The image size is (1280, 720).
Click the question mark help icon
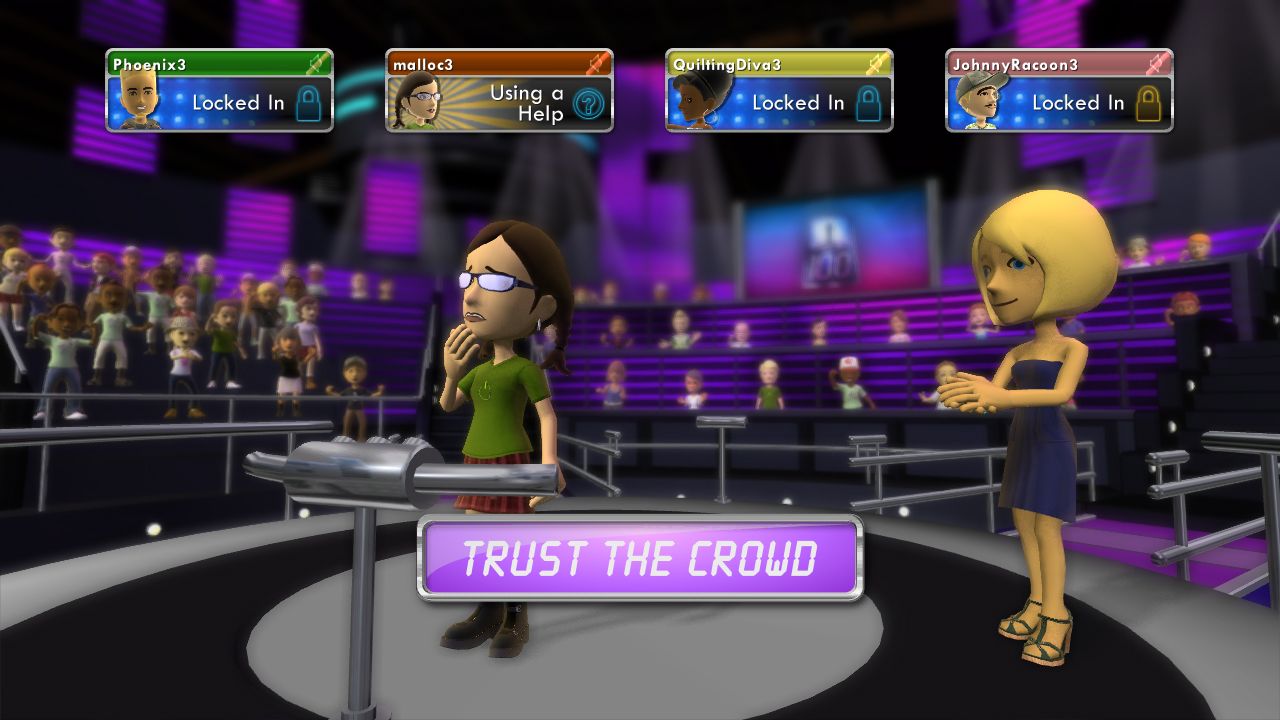(x=588, y=104)
